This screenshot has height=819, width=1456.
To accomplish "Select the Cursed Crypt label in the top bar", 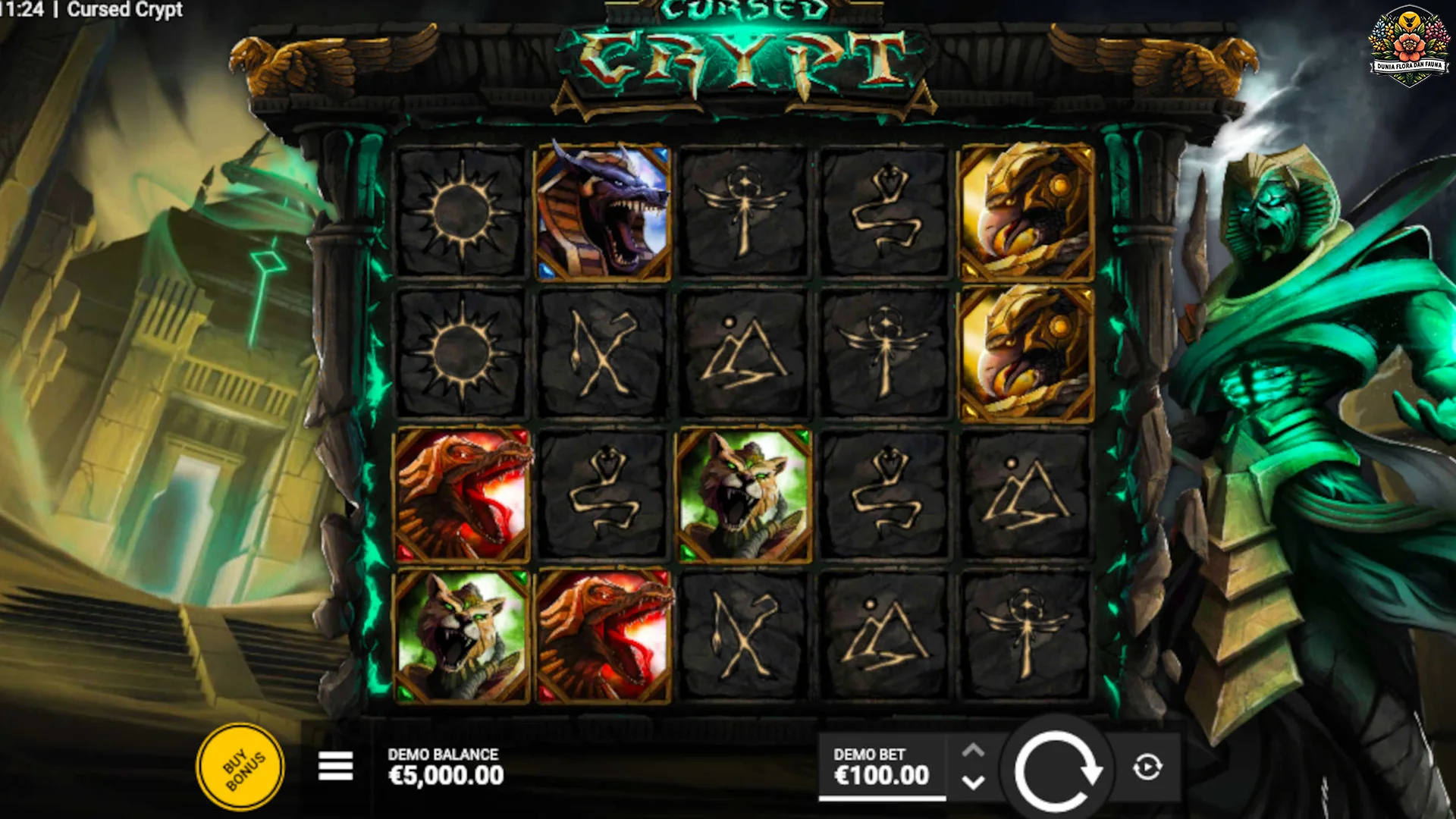I will point(126,11).
